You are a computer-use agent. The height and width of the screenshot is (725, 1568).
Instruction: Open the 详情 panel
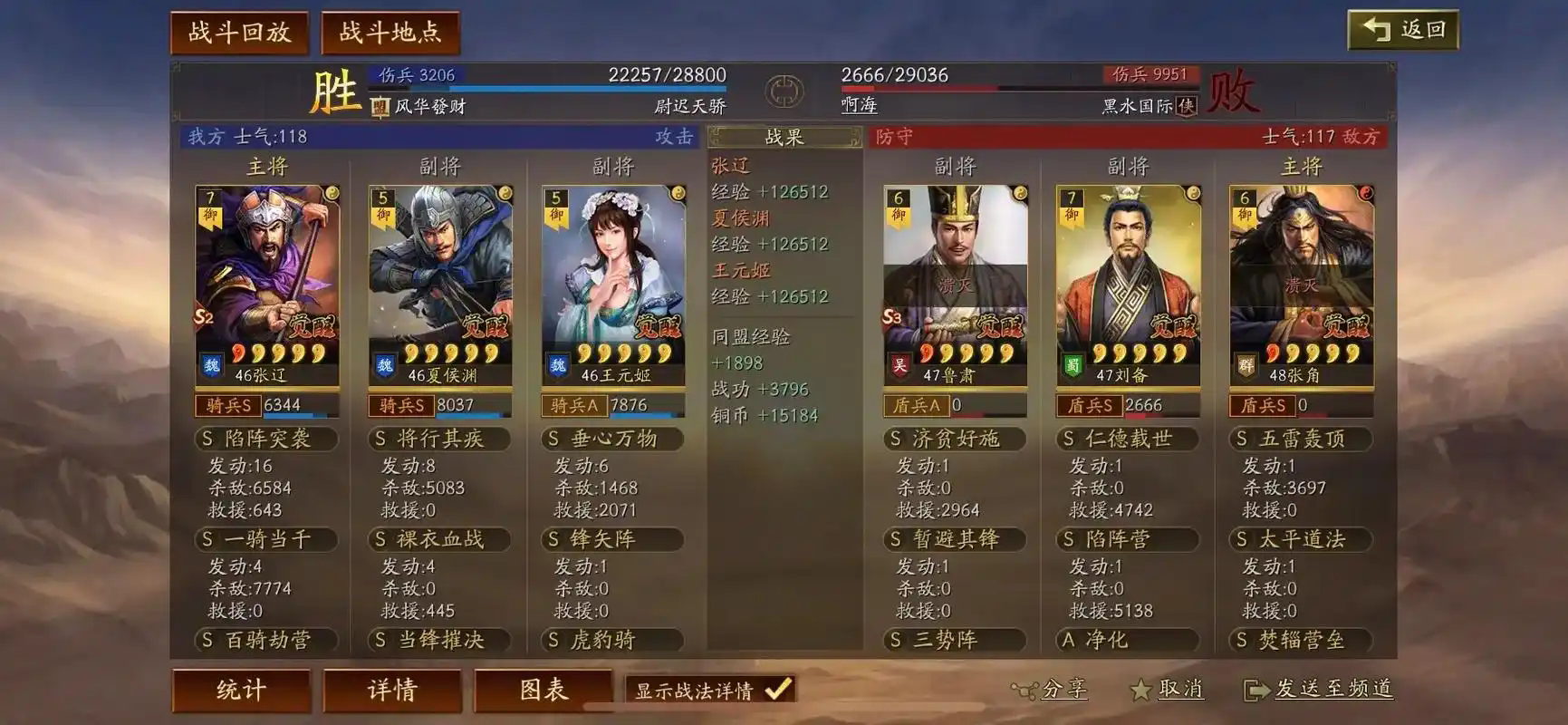391,690
